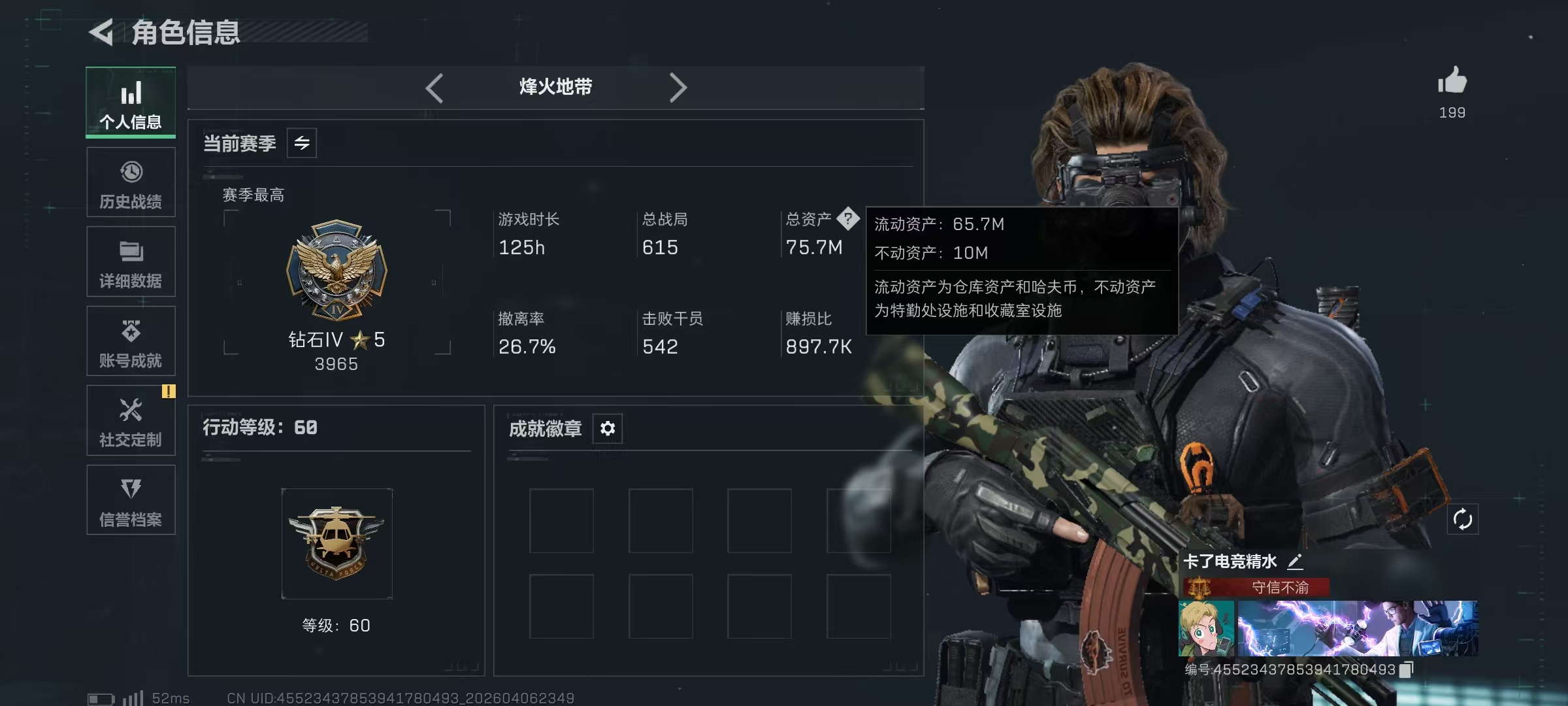Click the left arrow beside 烽火地带
Viewport: 1568px width, 706px height.
pos(434,88)
